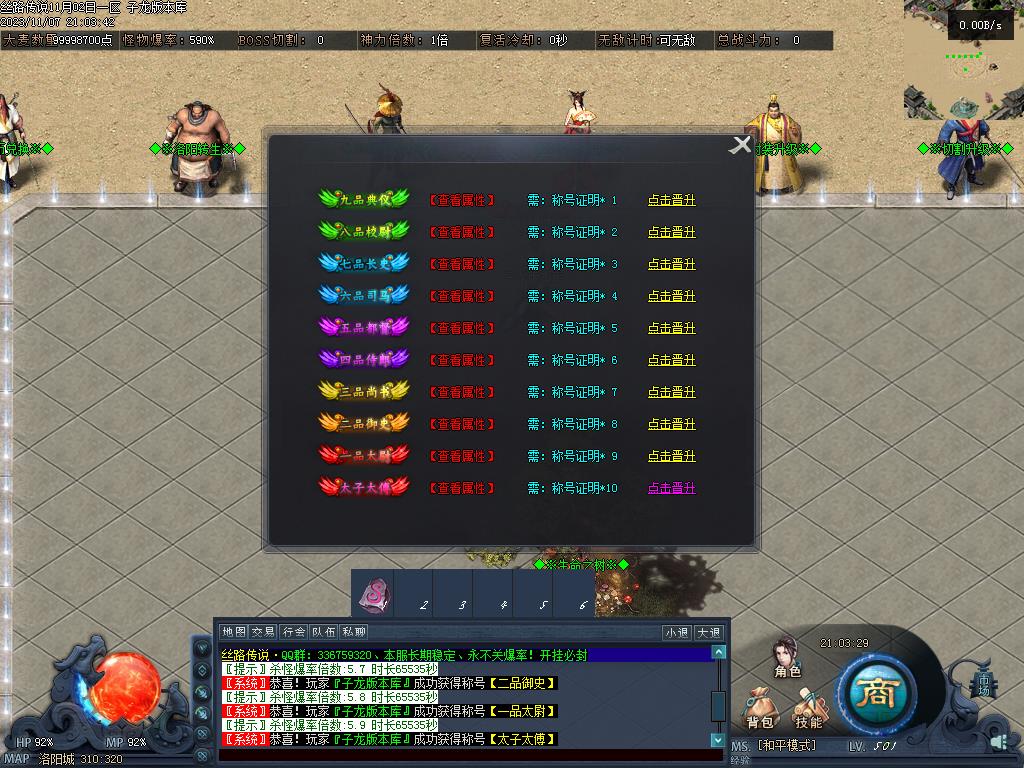Click the 小退 logout button
The width and height of the screenshot is (1024, 768).
click(677, 632)
